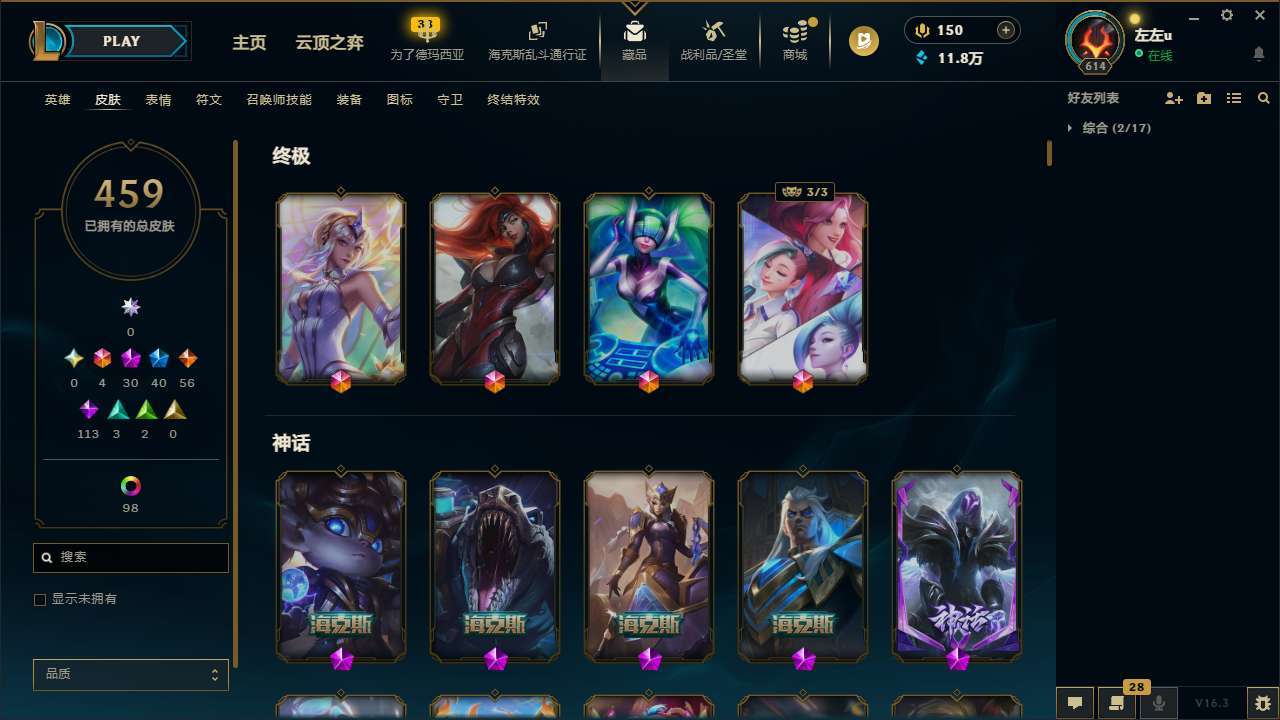
Task: Click the add friend icon
Action: coord(1174,98)
